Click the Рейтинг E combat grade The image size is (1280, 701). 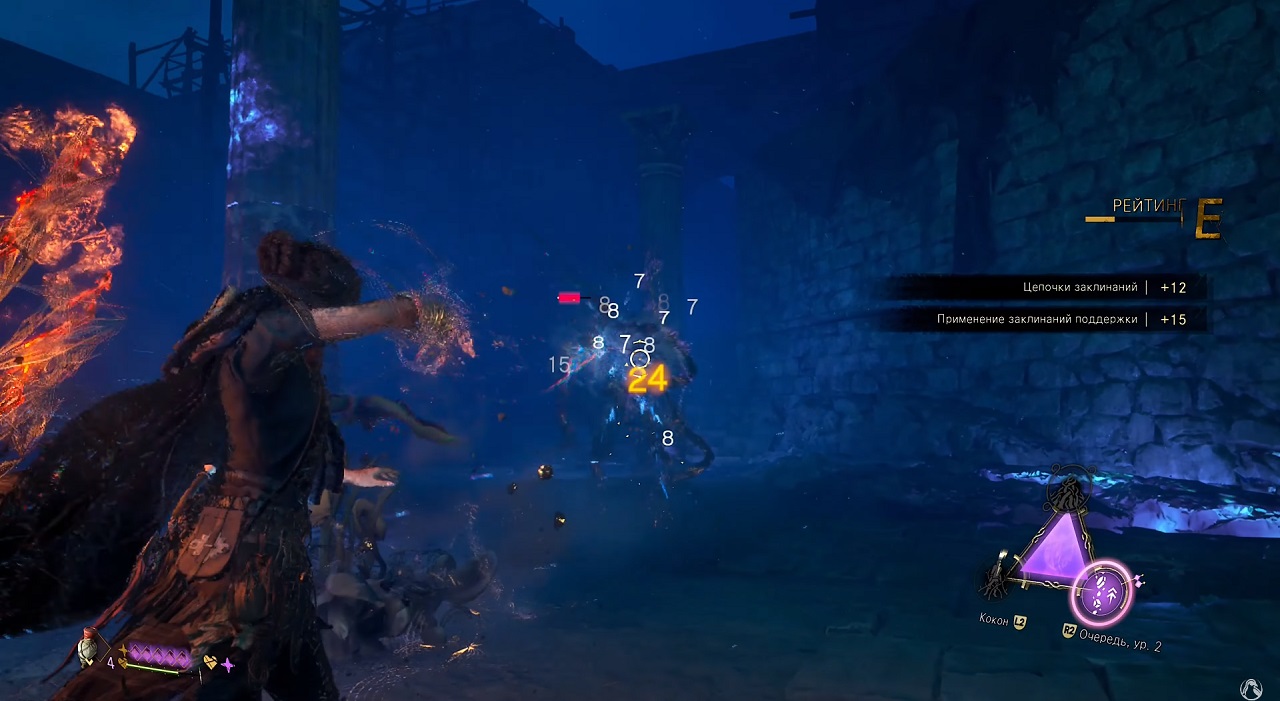pyautogui.click(x=1208, y=219)
